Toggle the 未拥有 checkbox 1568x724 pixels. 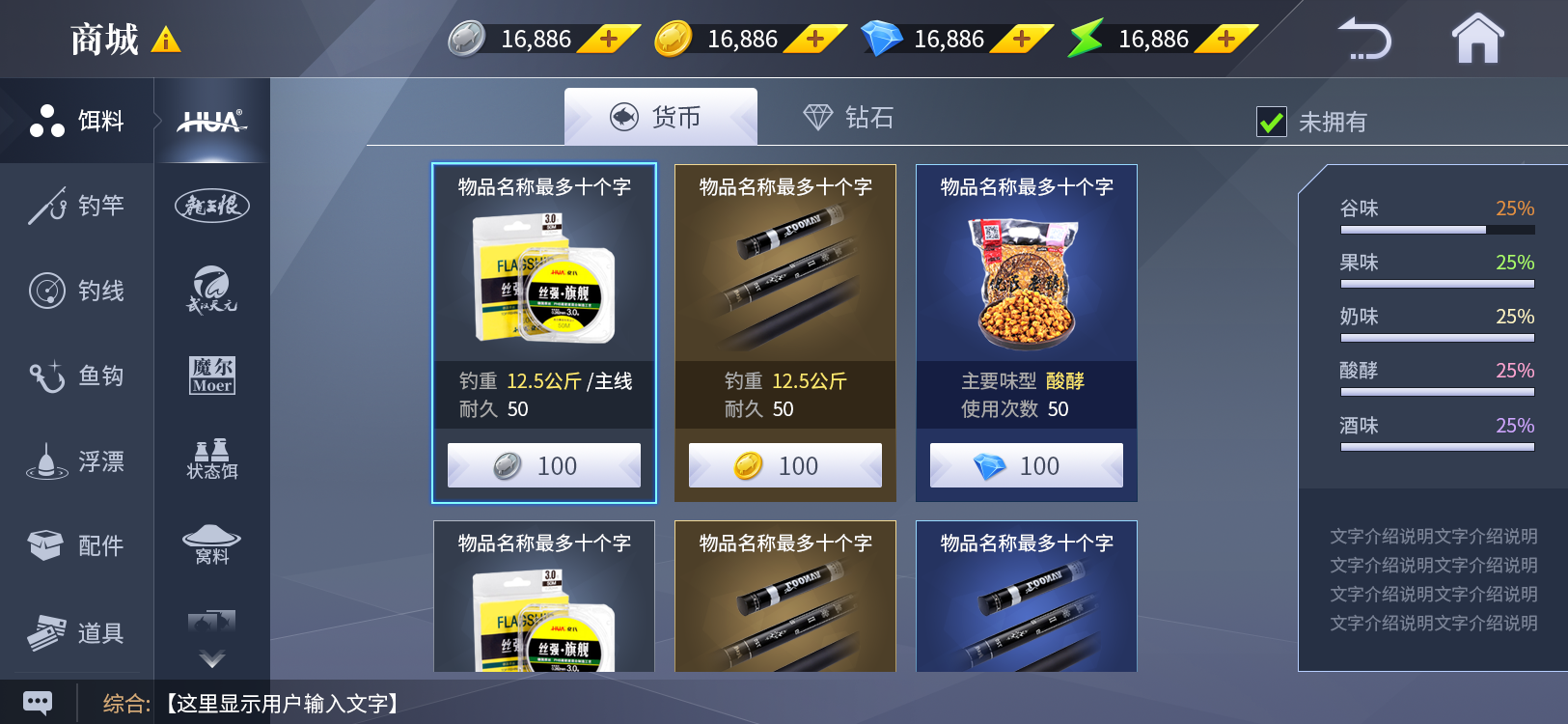click(x=1272, y=122)
